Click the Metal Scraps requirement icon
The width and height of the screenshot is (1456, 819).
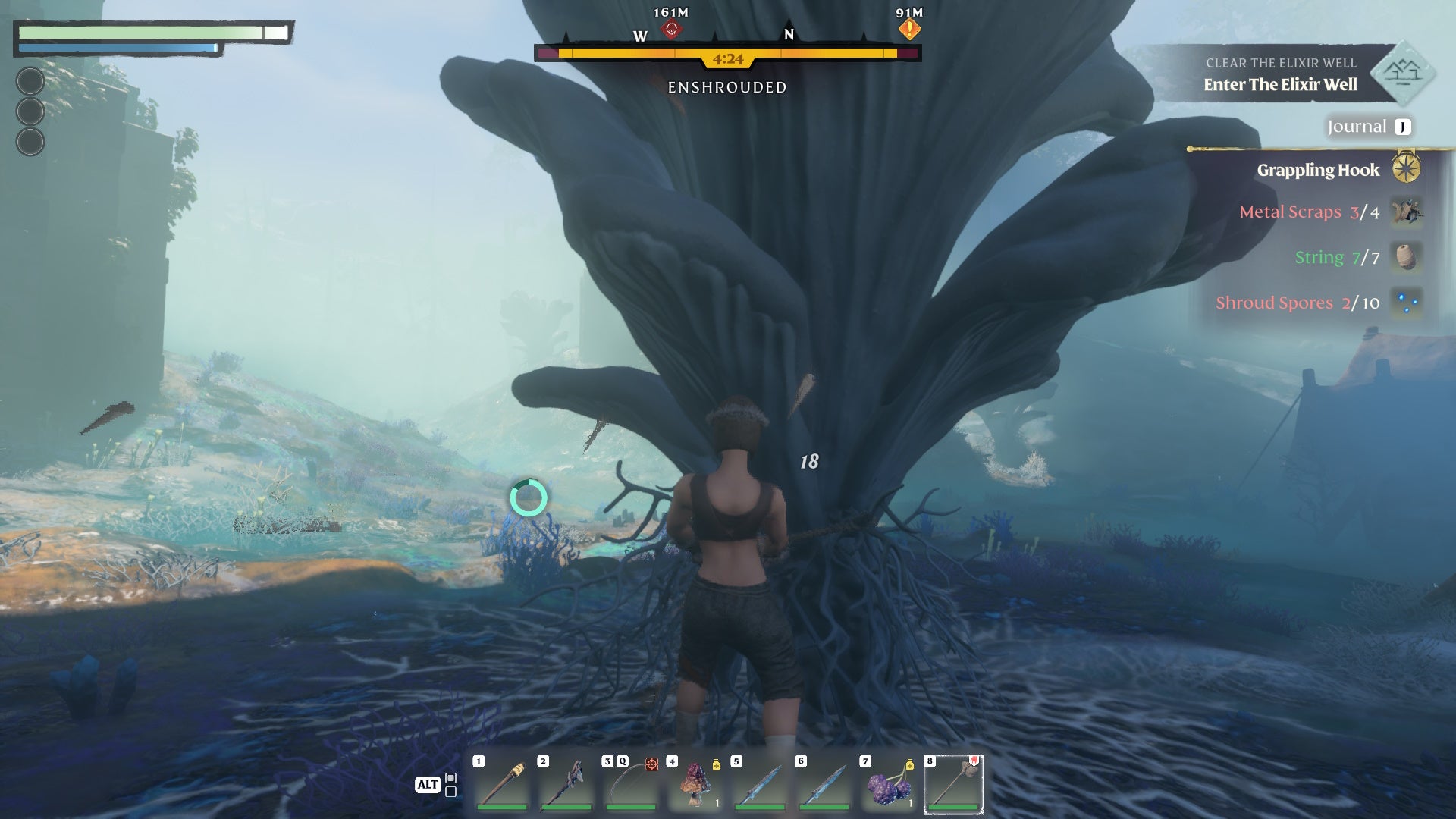coord(1406,212)
